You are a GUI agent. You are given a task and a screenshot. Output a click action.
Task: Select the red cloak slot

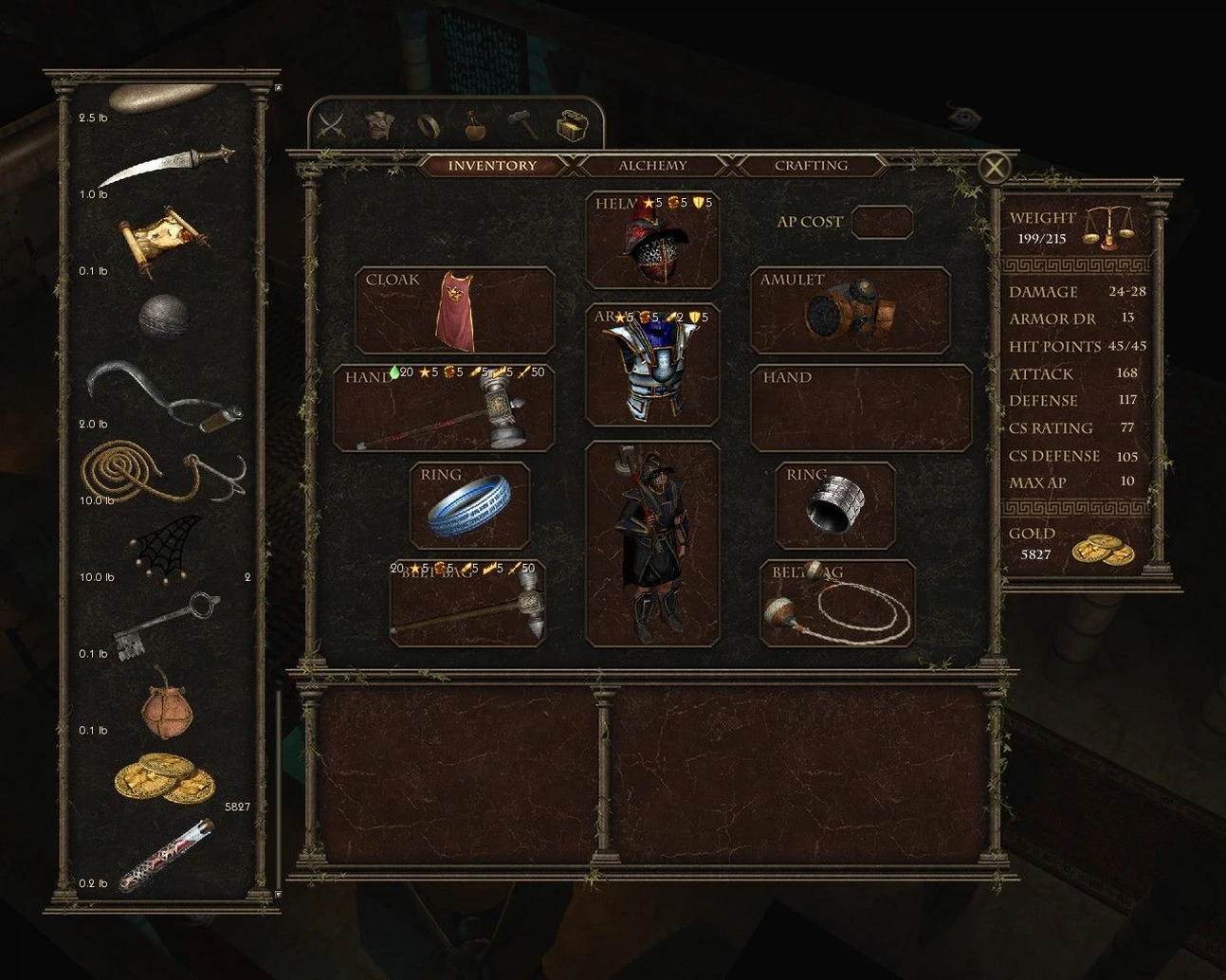[x=455, y=311]
